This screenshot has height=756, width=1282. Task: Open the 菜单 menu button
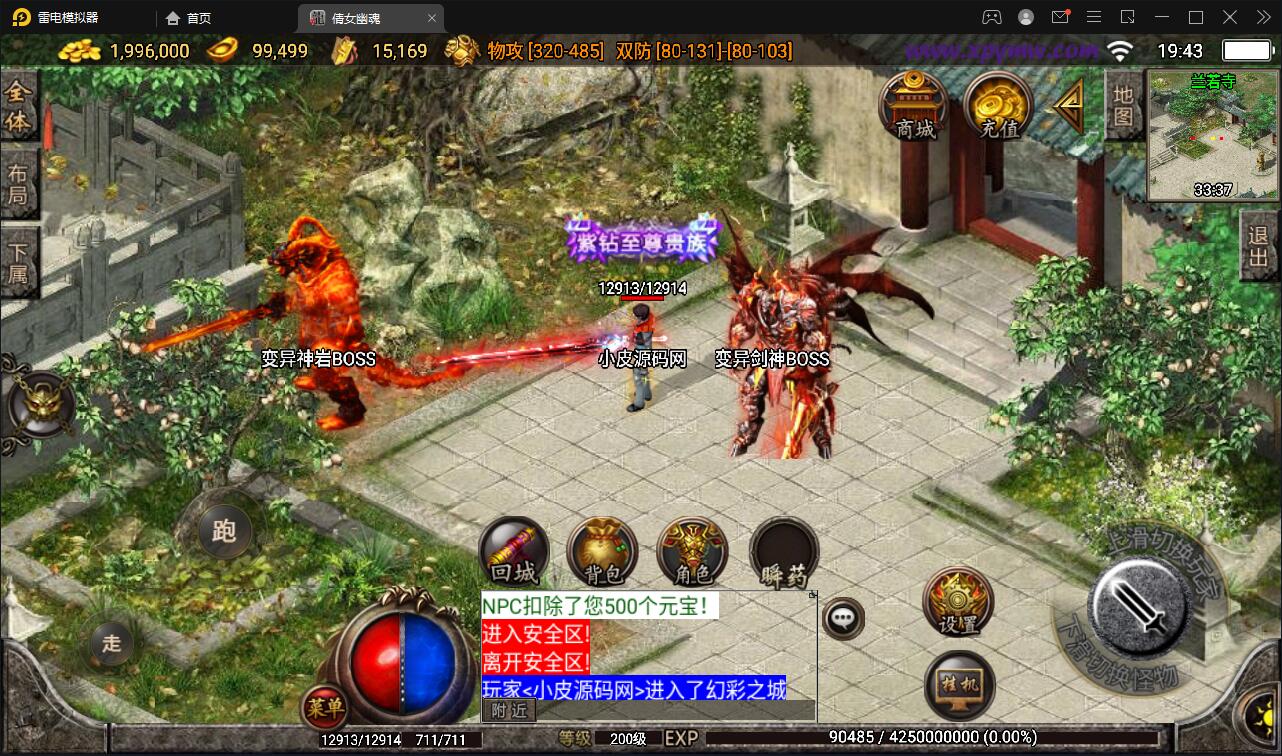(325, 708)
